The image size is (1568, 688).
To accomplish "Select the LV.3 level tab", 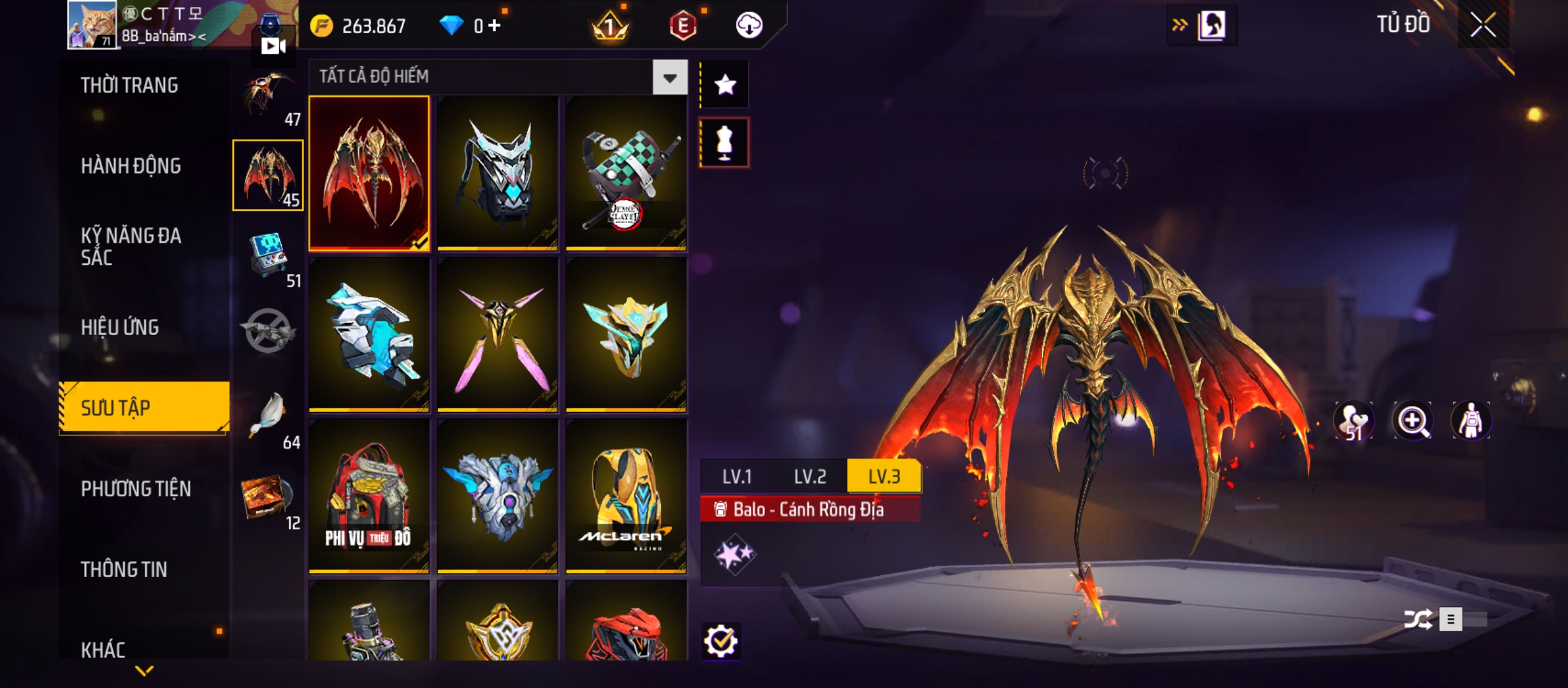I will tap(884, 477).
